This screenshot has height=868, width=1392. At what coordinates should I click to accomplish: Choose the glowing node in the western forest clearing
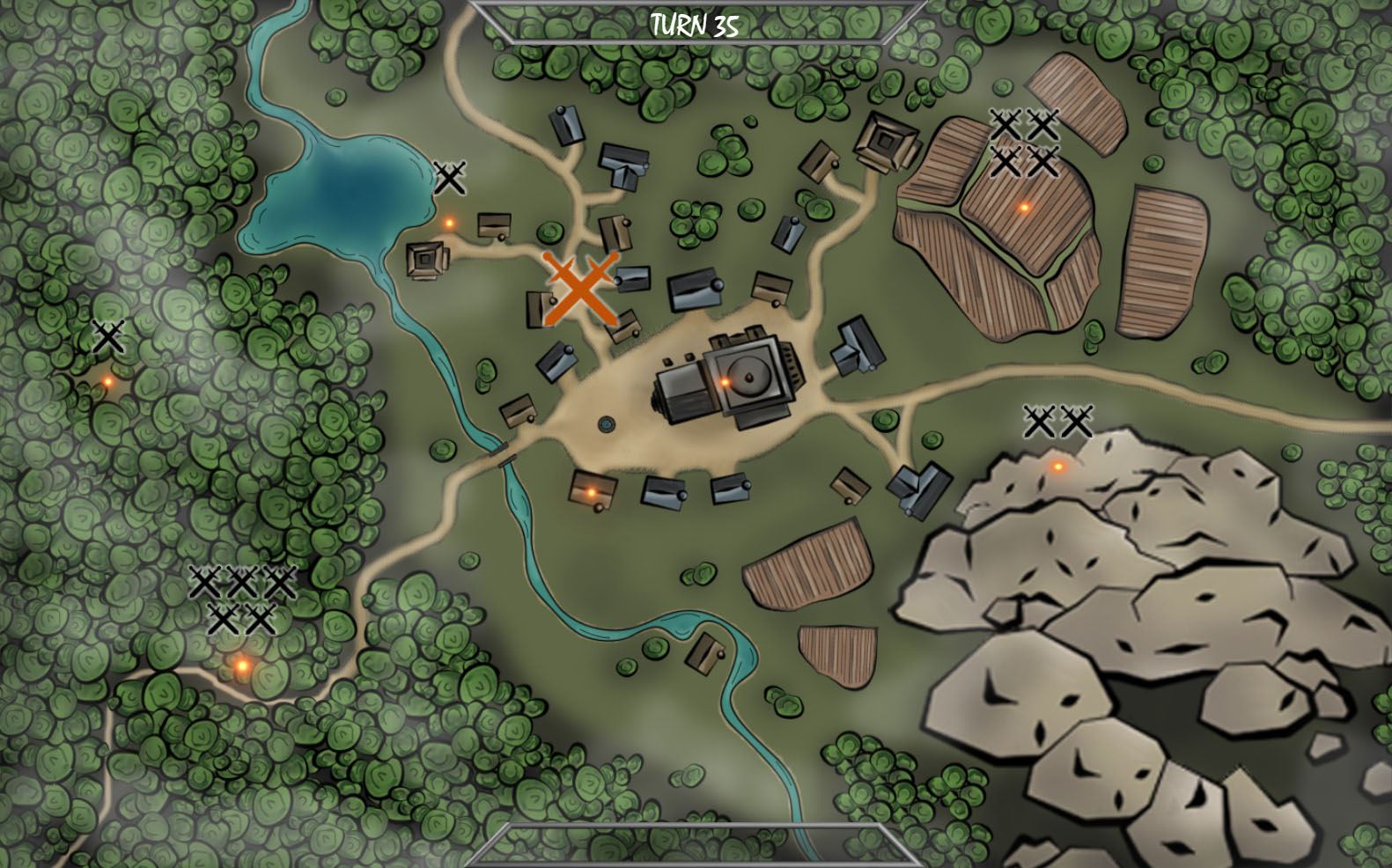108,382
